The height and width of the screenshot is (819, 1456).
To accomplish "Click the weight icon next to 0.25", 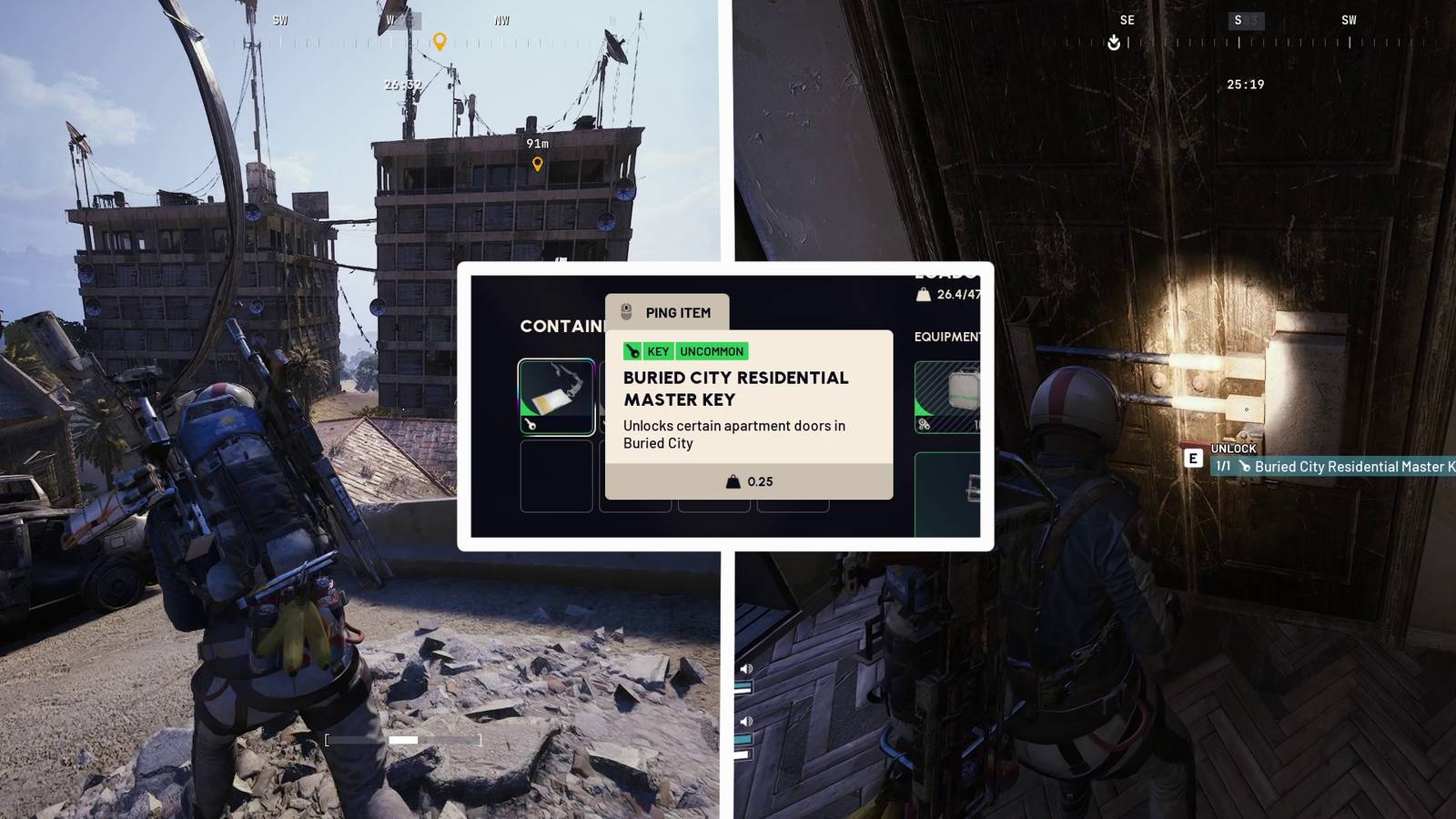I will coord(733,482).
